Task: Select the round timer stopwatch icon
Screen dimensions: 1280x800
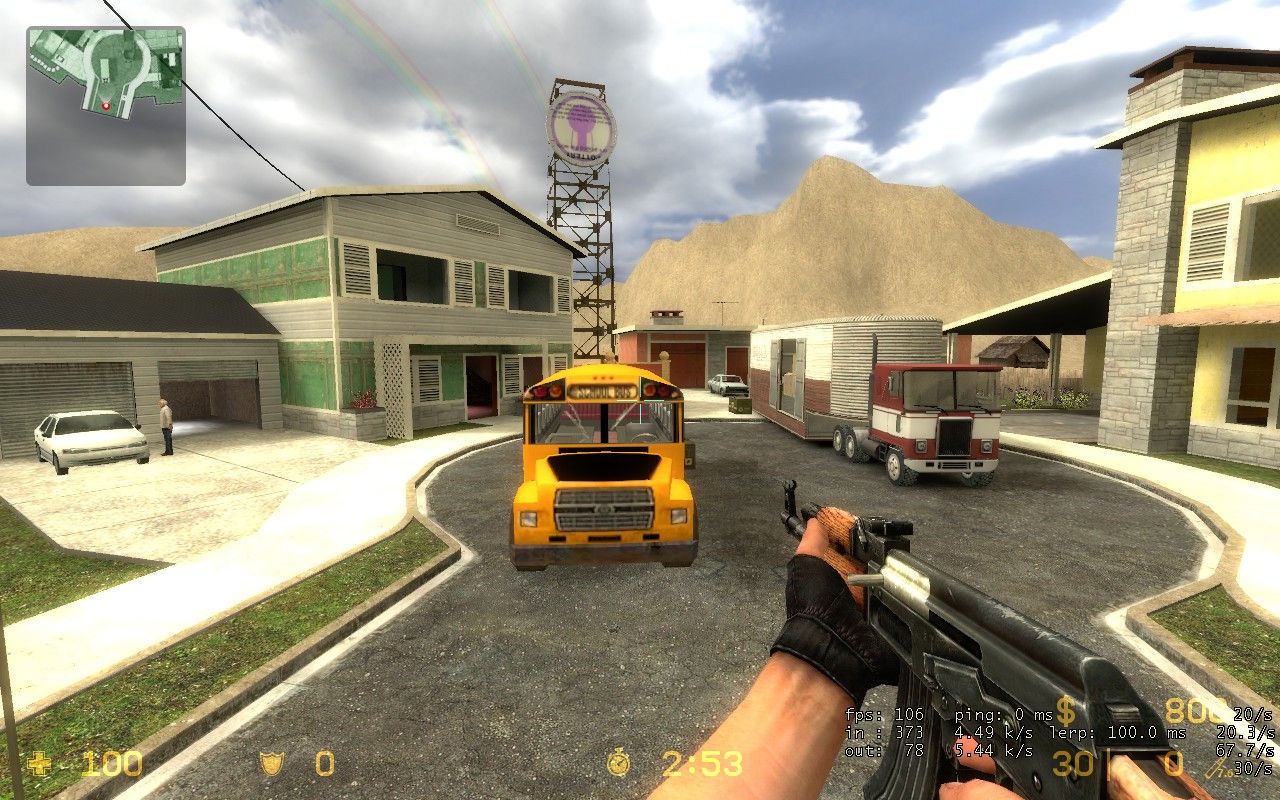Action: pos(619,764)
